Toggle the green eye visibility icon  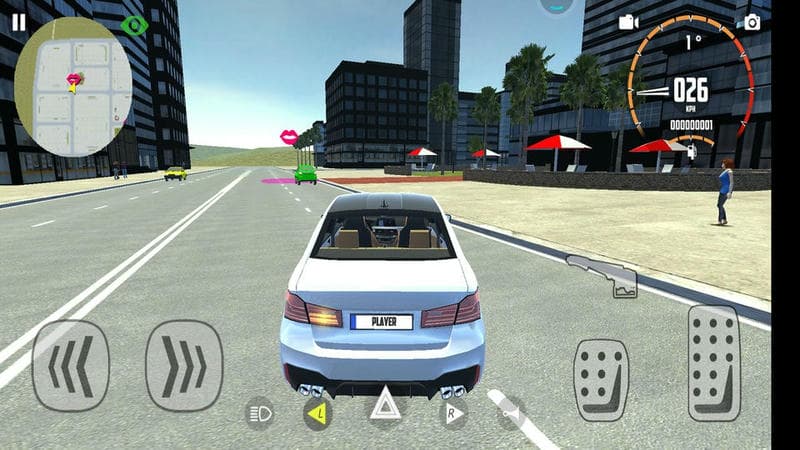pyautogui.click(x=134, y=25)
